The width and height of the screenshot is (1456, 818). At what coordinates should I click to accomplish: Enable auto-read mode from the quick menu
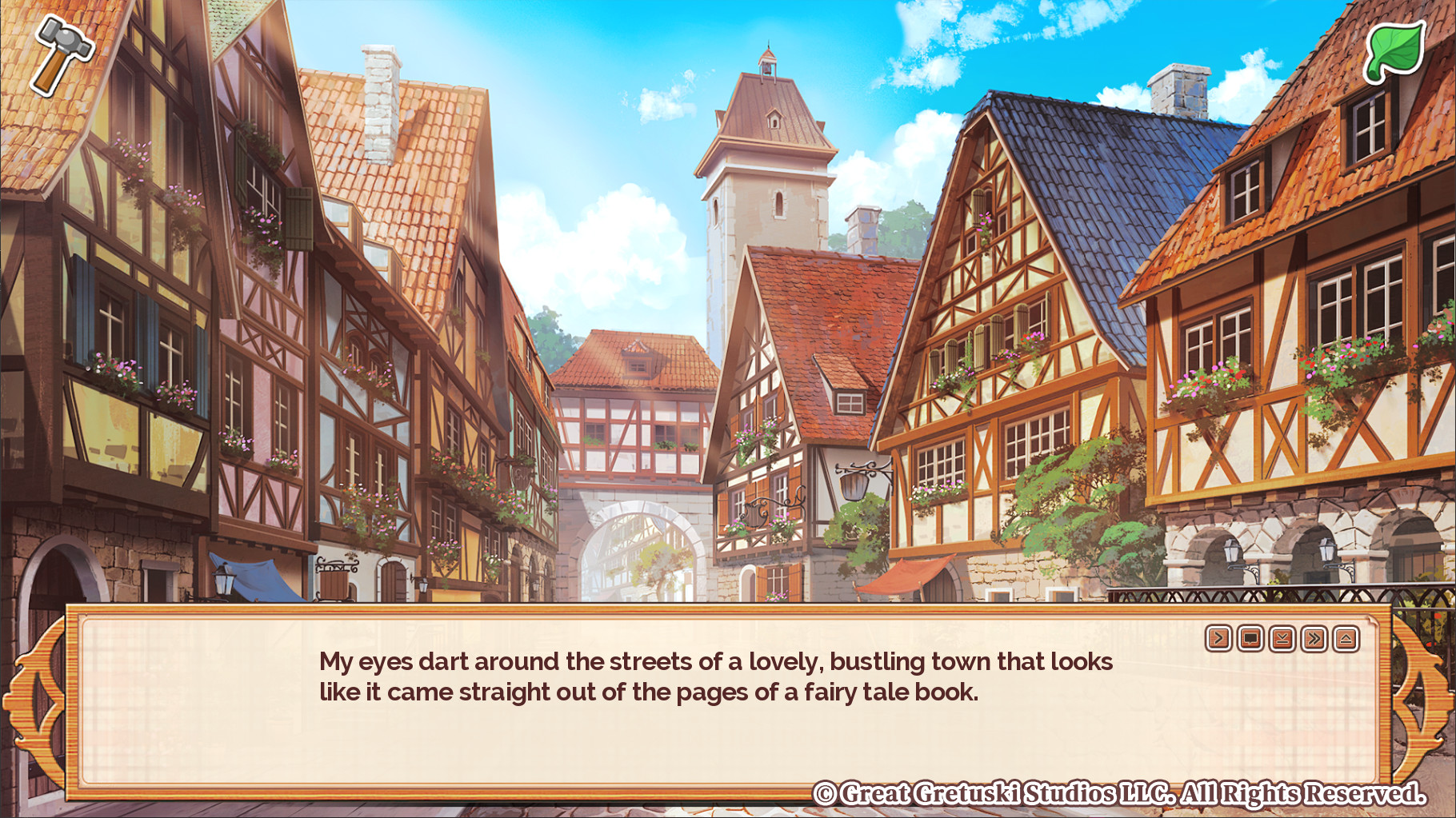pyautogui.click(x=1283, y=637)
